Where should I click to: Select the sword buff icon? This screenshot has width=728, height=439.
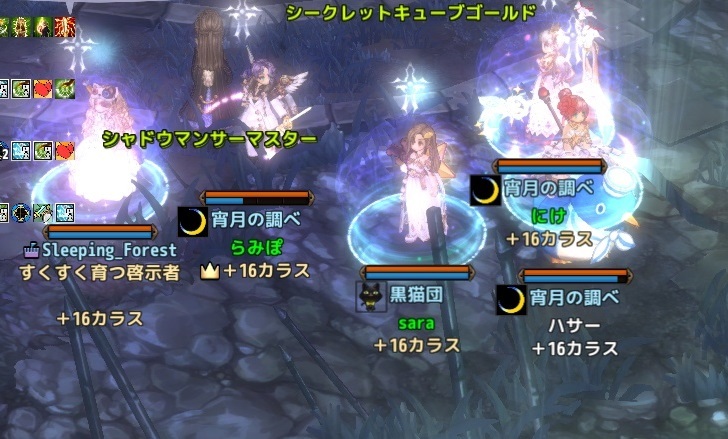point(41,211)
